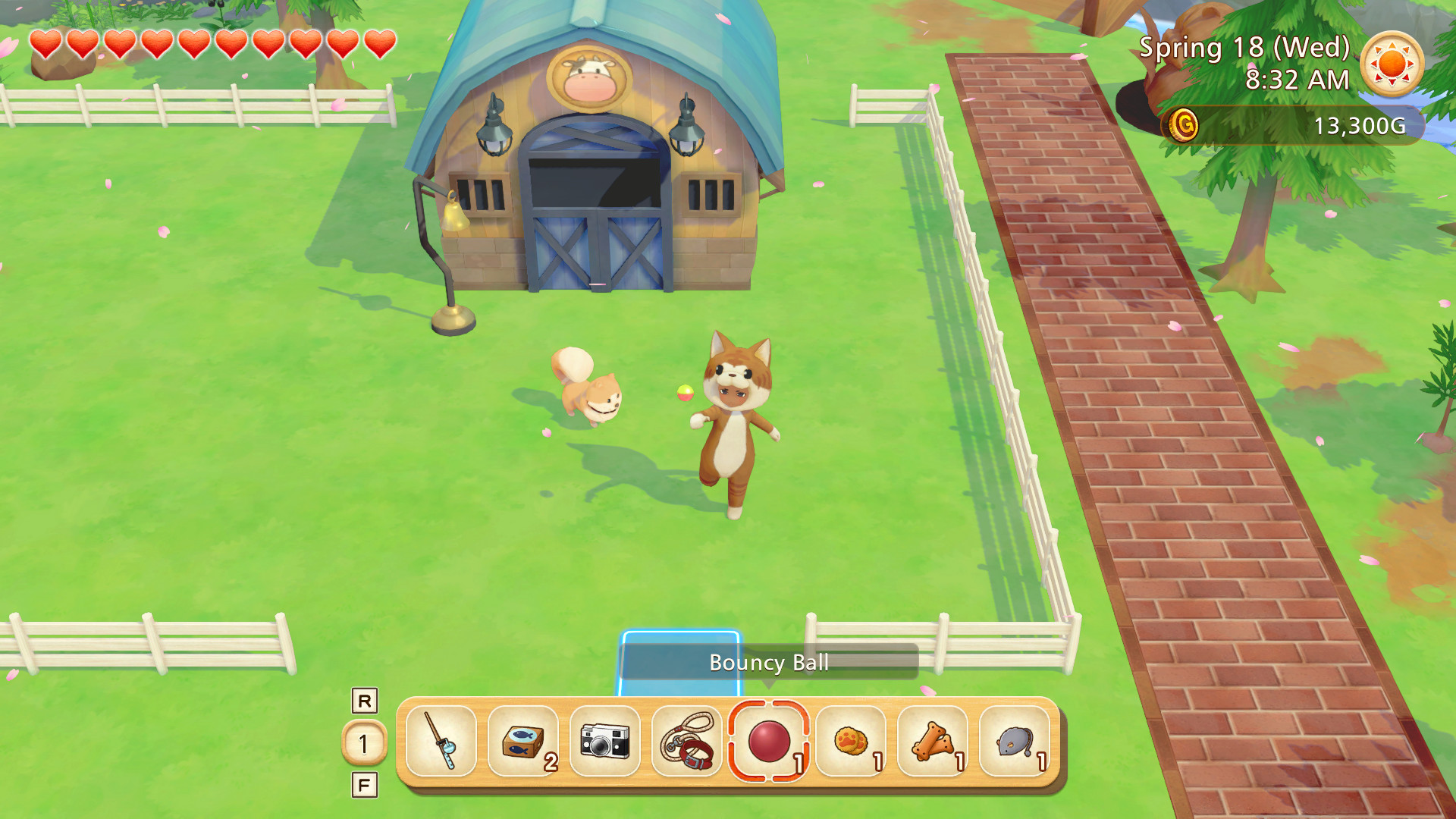Image resolution: width=1456 pixels, height=819 pixels.
Task: Click the Bouncy Ball name label
Action: click(x=768, y=664)
